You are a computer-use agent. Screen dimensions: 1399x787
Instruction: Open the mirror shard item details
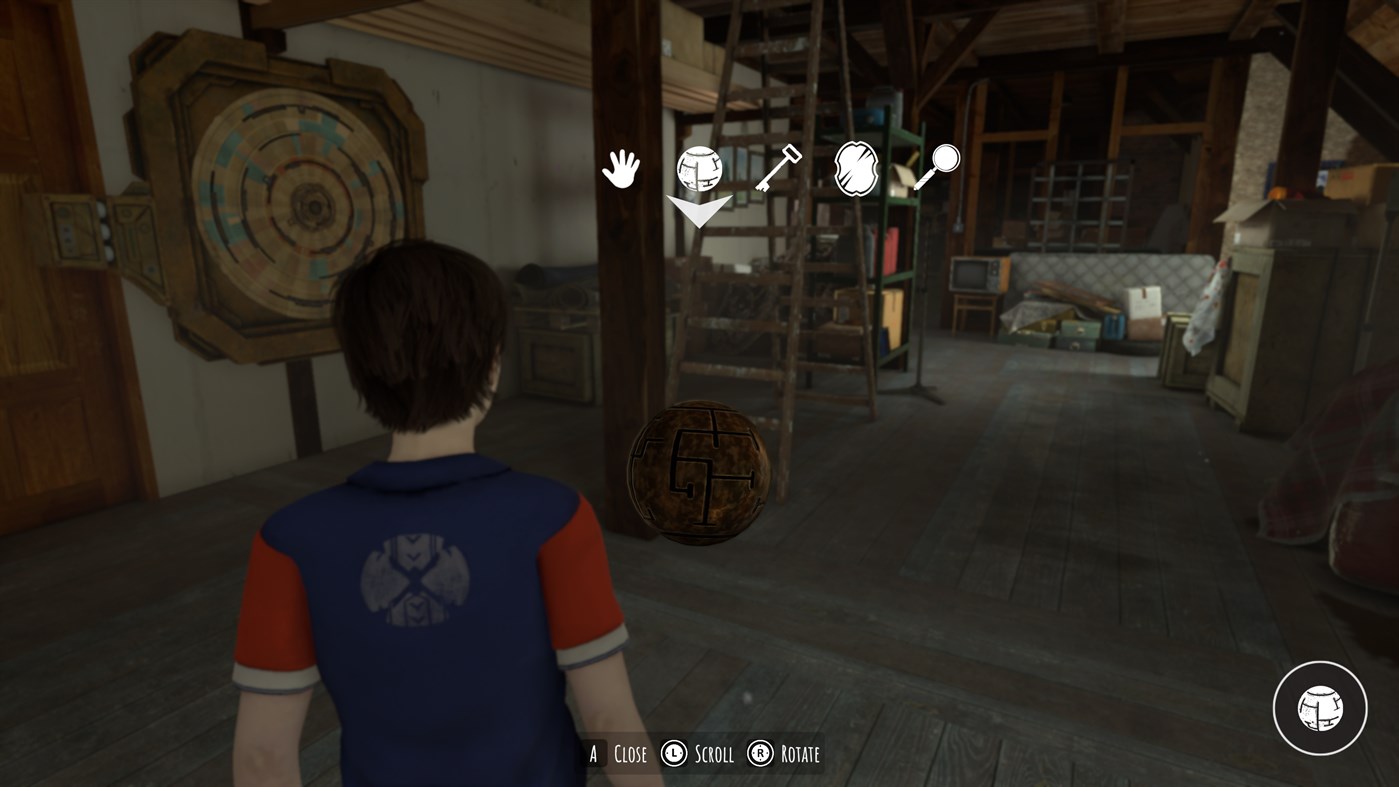click(857, 168)
